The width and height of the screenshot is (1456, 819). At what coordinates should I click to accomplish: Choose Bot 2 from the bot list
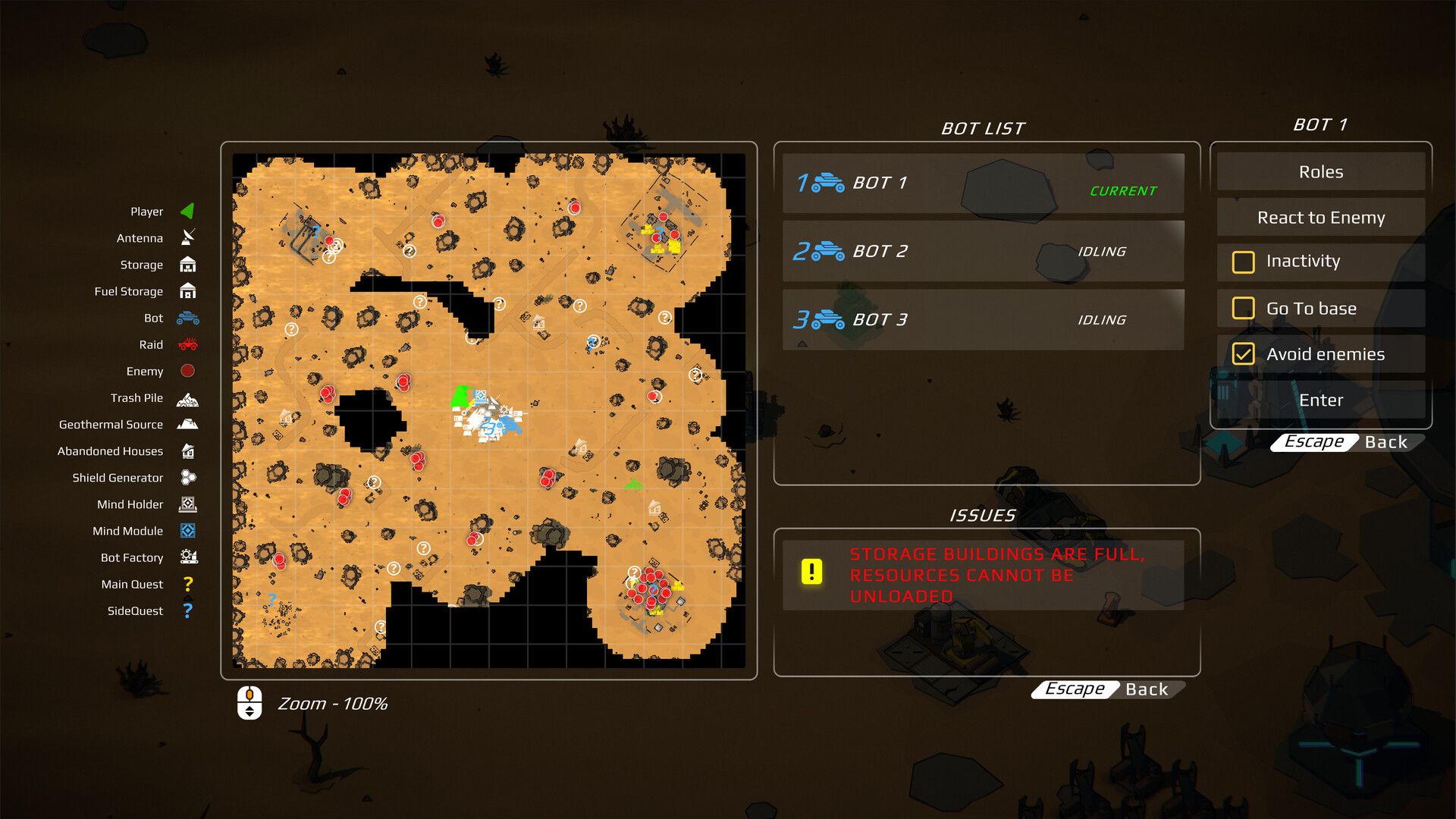click(x=983, y=251)
